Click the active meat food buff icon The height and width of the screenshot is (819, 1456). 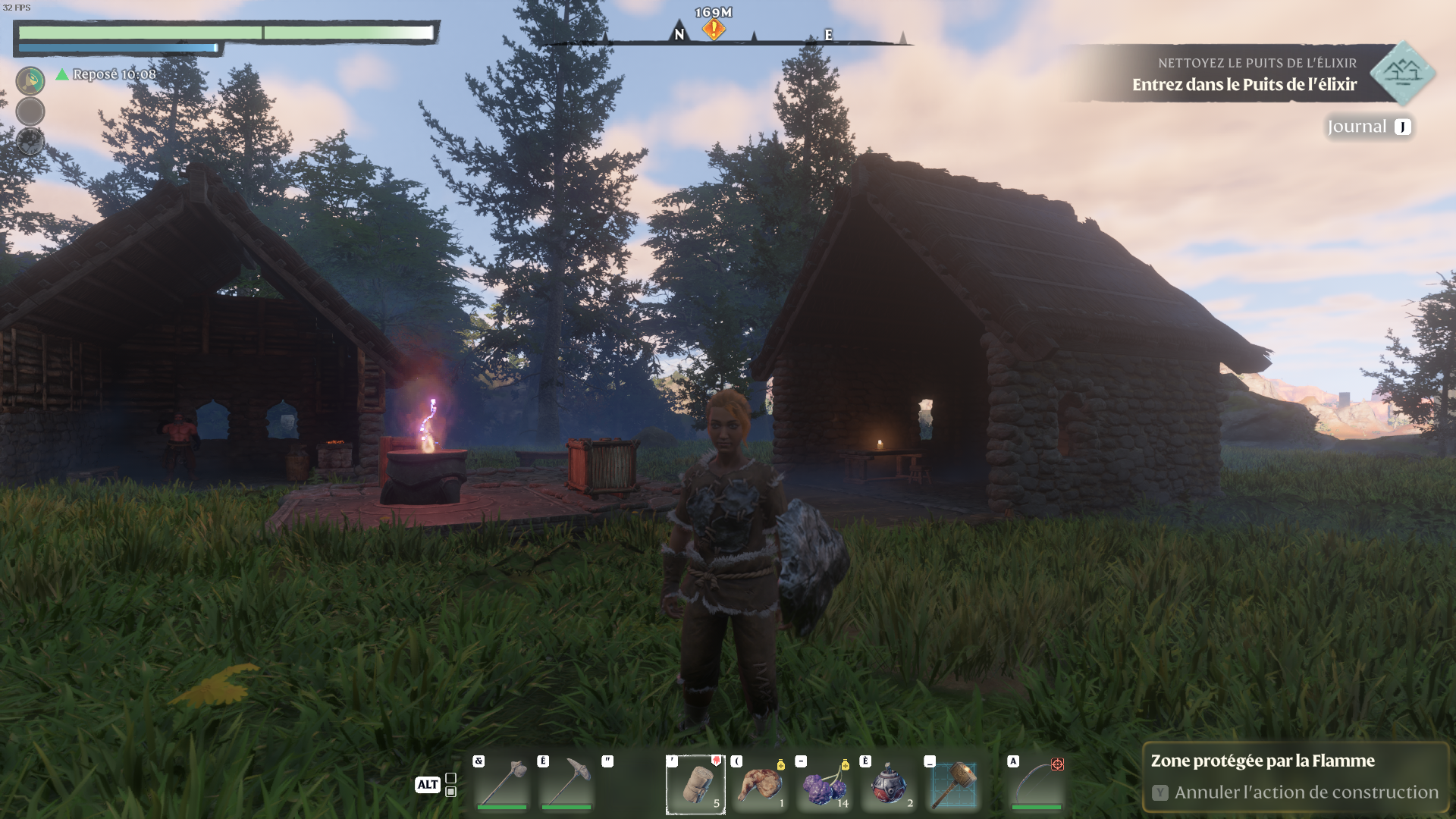(30, 80)
